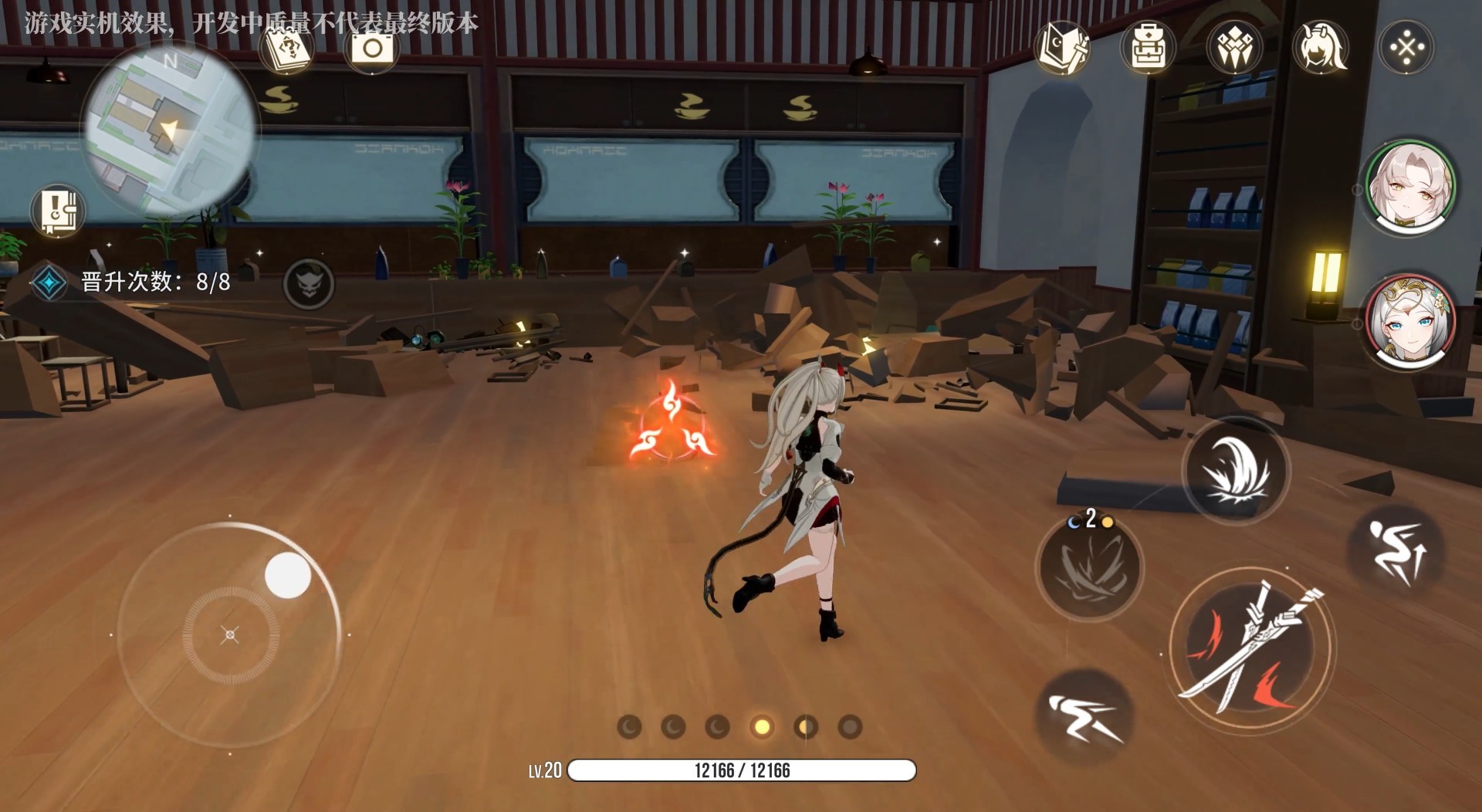Open the exclamation quest journal icon

tap(58, 211)
